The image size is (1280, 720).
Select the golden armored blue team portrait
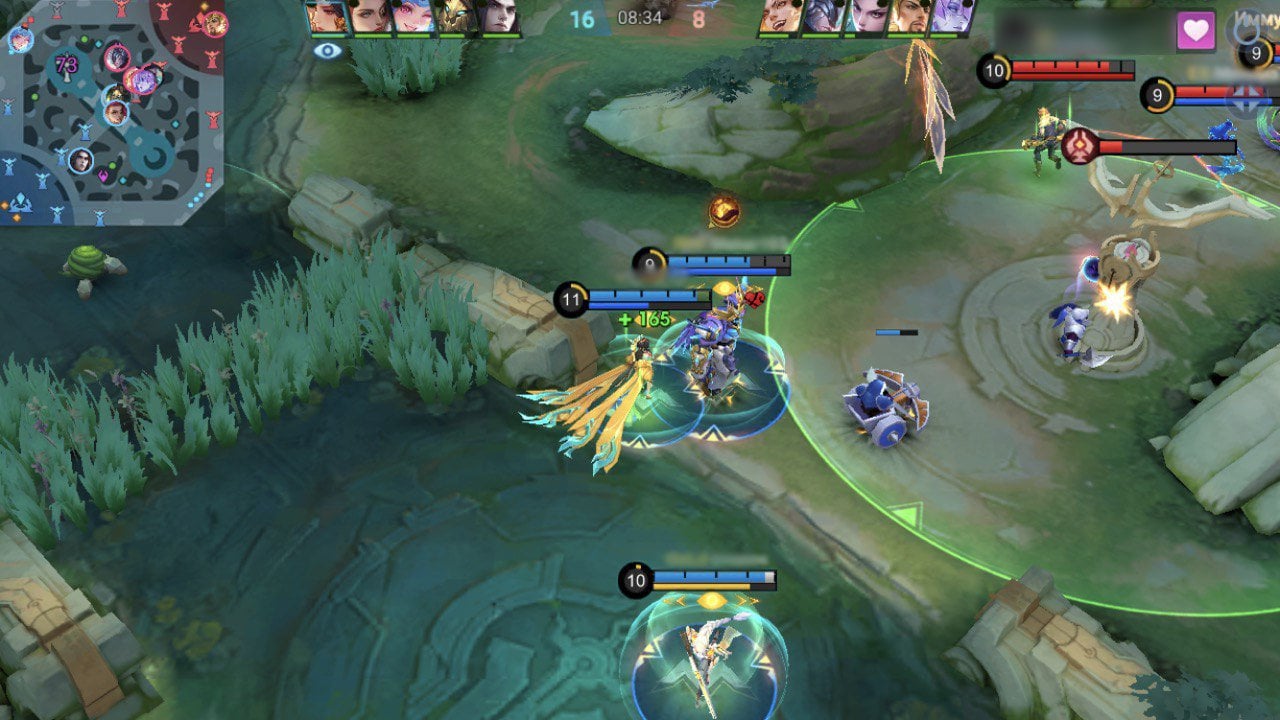pyautogui.click(x=455, y=17)
